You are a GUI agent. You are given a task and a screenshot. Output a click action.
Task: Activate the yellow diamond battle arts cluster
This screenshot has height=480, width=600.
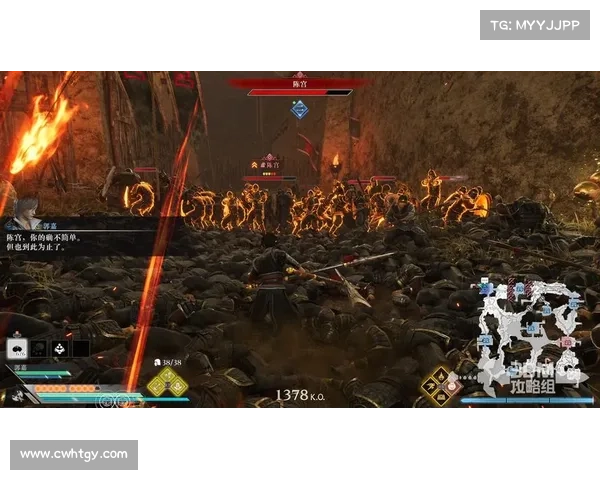[x=167, y=383]
